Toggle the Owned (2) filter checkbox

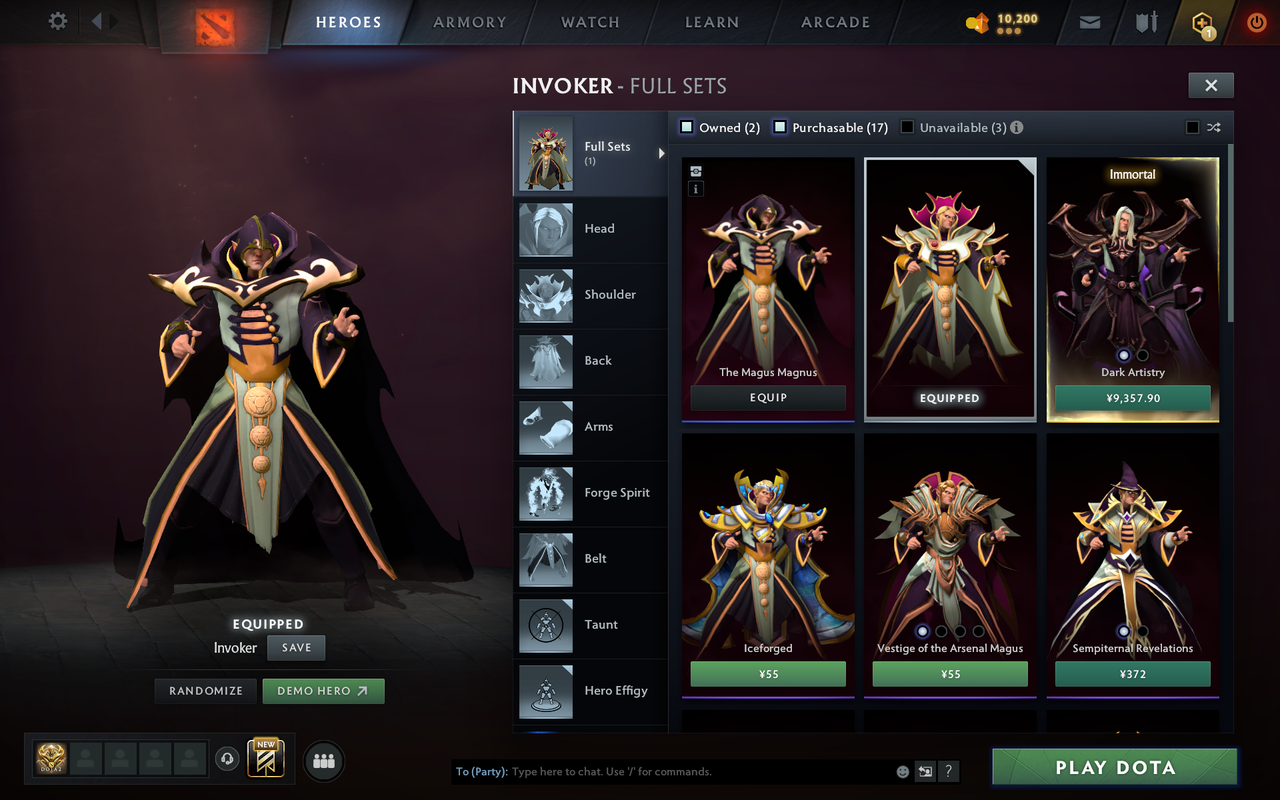(686, 127)
